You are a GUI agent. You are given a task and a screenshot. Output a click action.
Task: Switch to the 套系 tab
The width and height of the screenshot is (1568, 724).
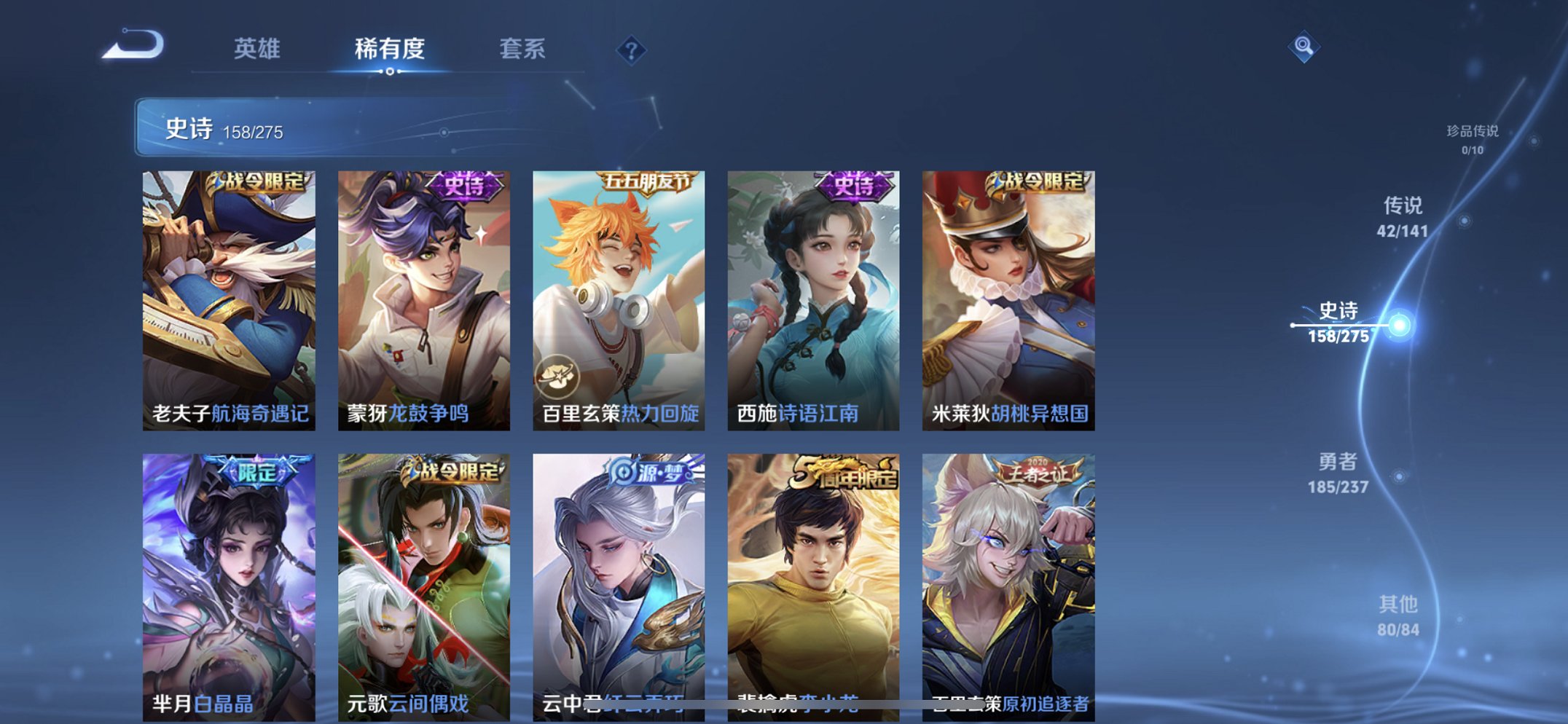[x=523, y=50]
